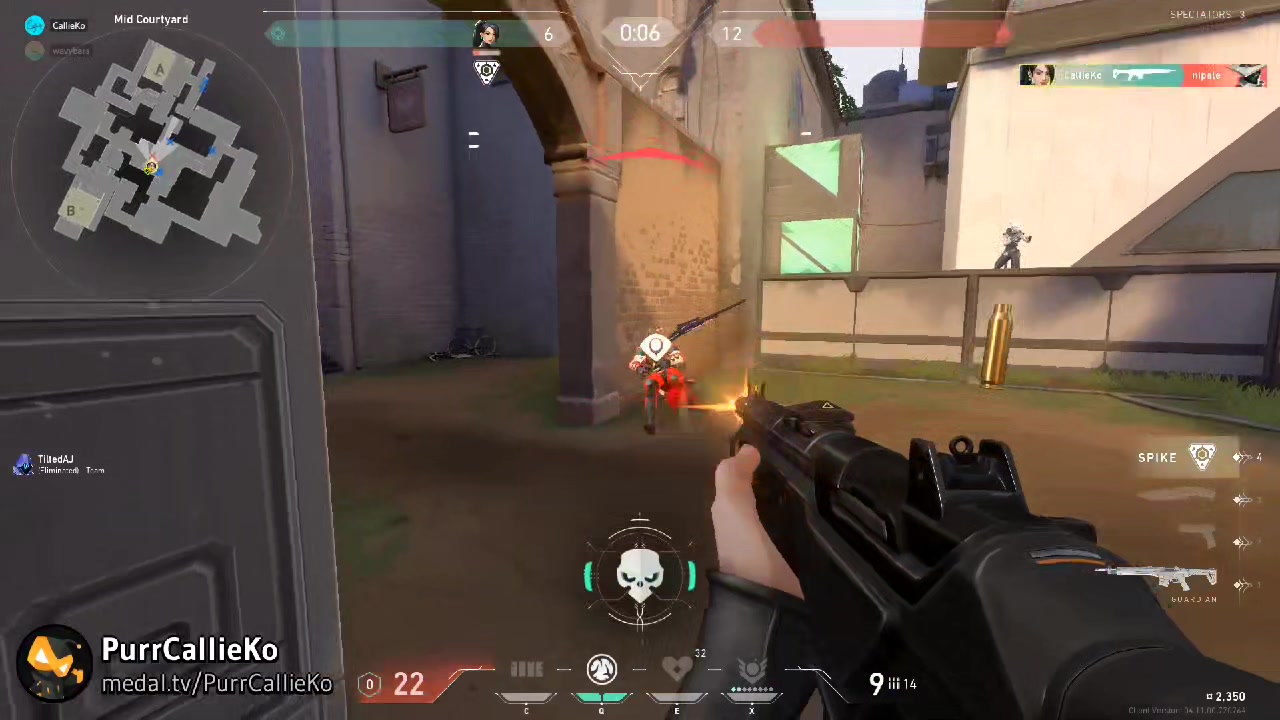Select the spike carrier icon under the portrait
The image size is (1280, 720).
486,71
